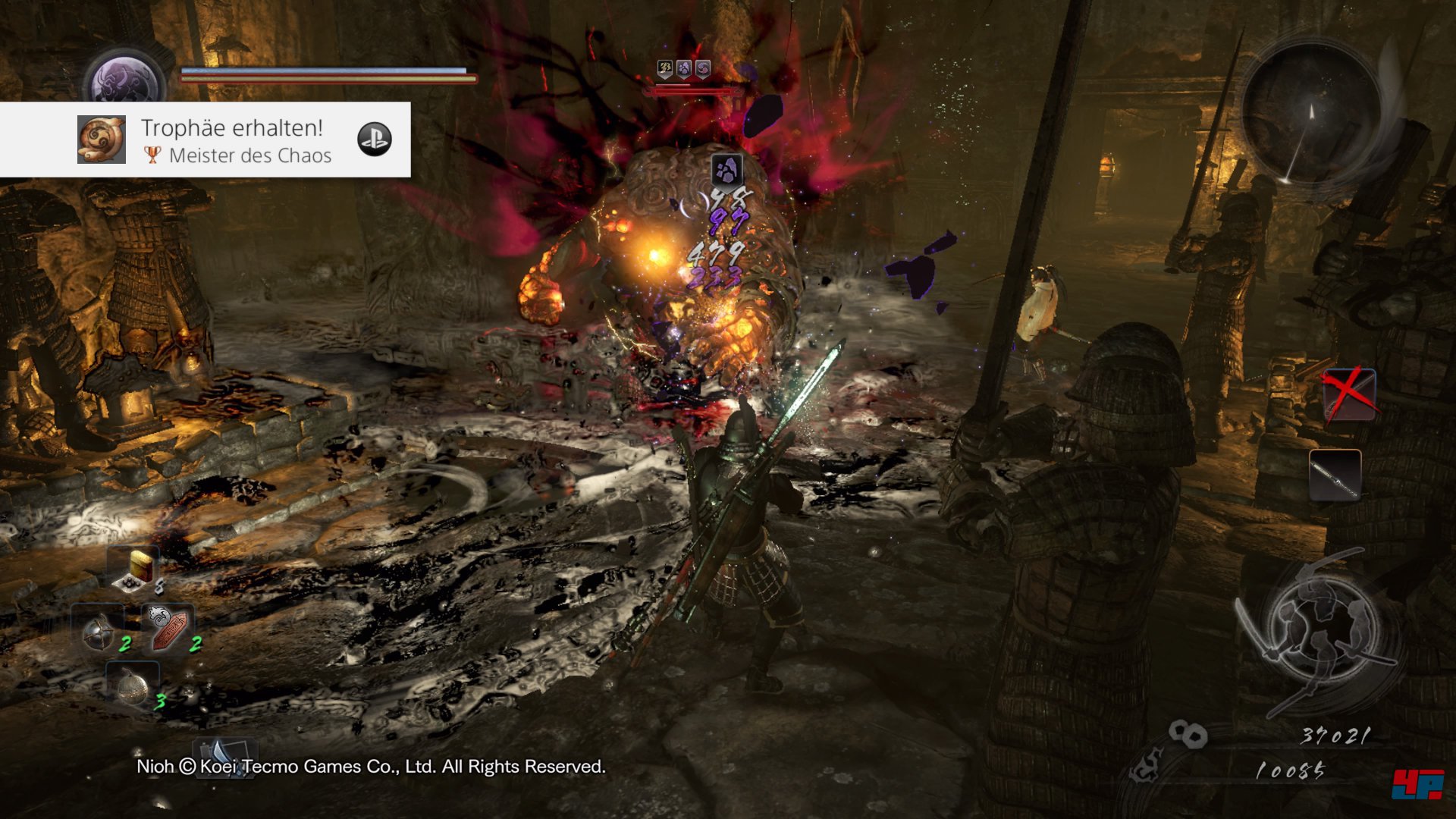Select the Meister des Chaos trophy icon

pyautogui.click(x=102, y=140)
